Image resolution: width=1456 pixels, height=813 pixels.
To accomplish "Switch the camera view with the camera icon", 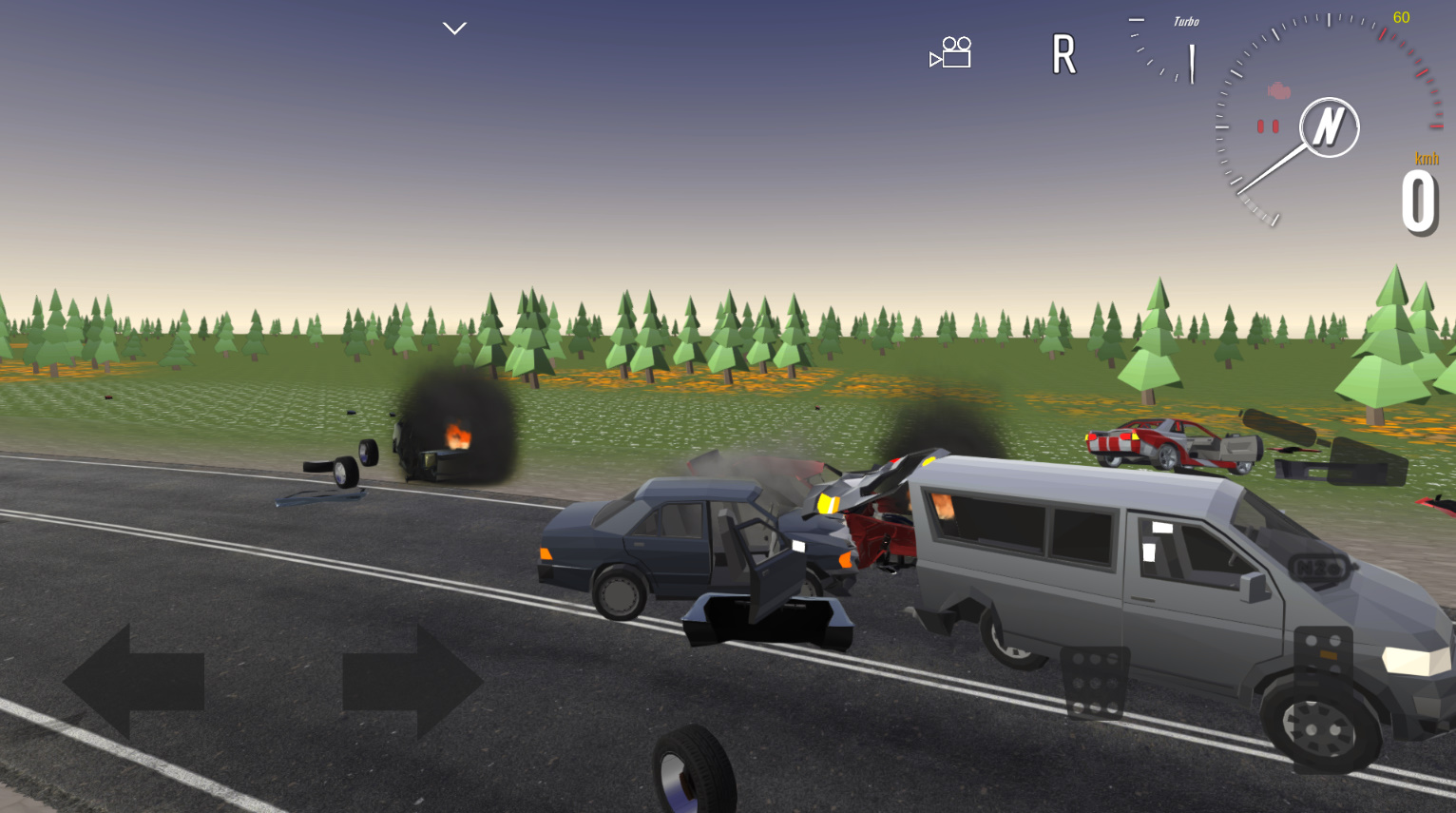I will pyautogui.click(x=950, y=53).
